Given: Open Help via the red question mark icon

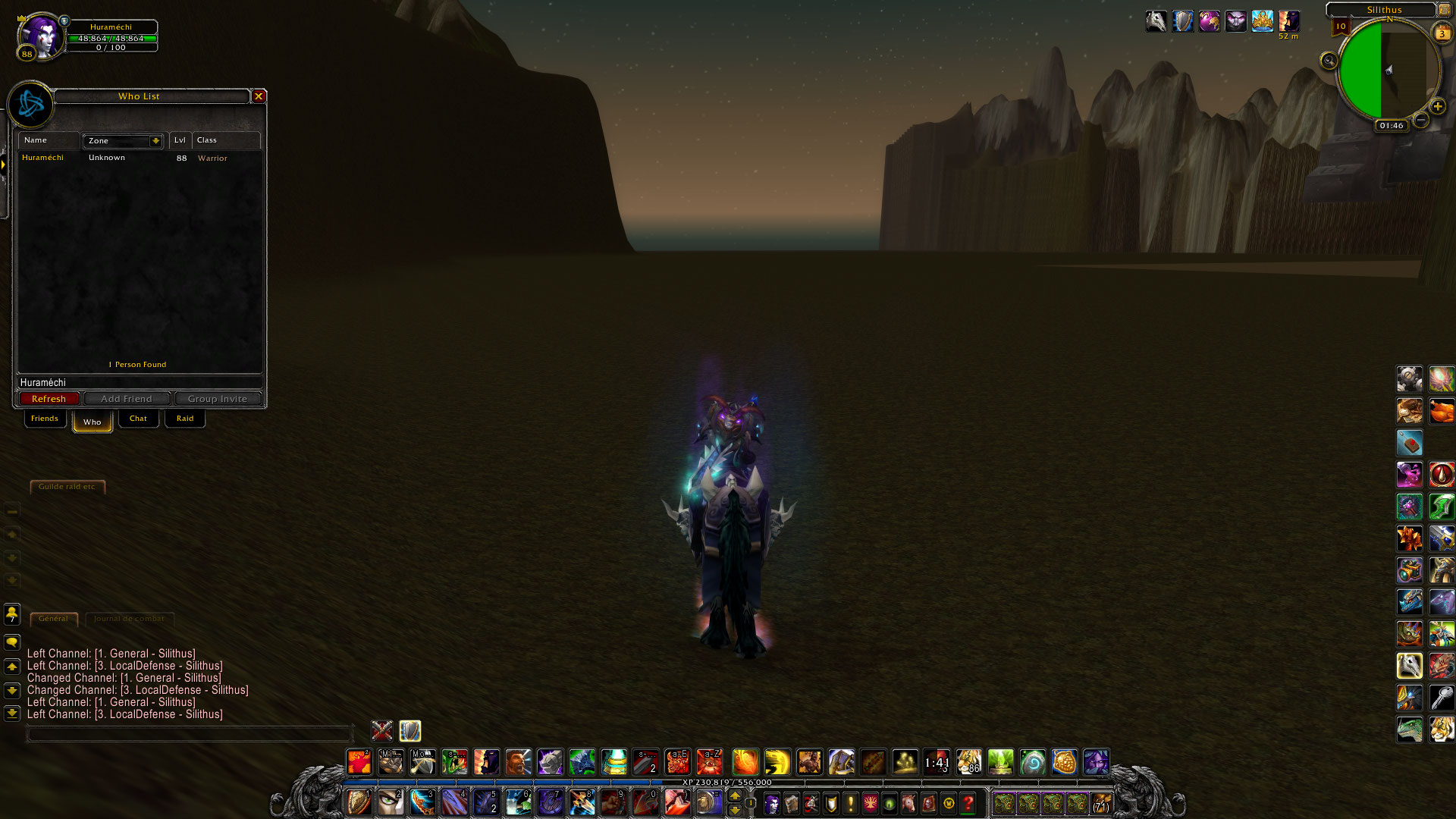Looking at the screenshot, I should (x=968, y=803).
